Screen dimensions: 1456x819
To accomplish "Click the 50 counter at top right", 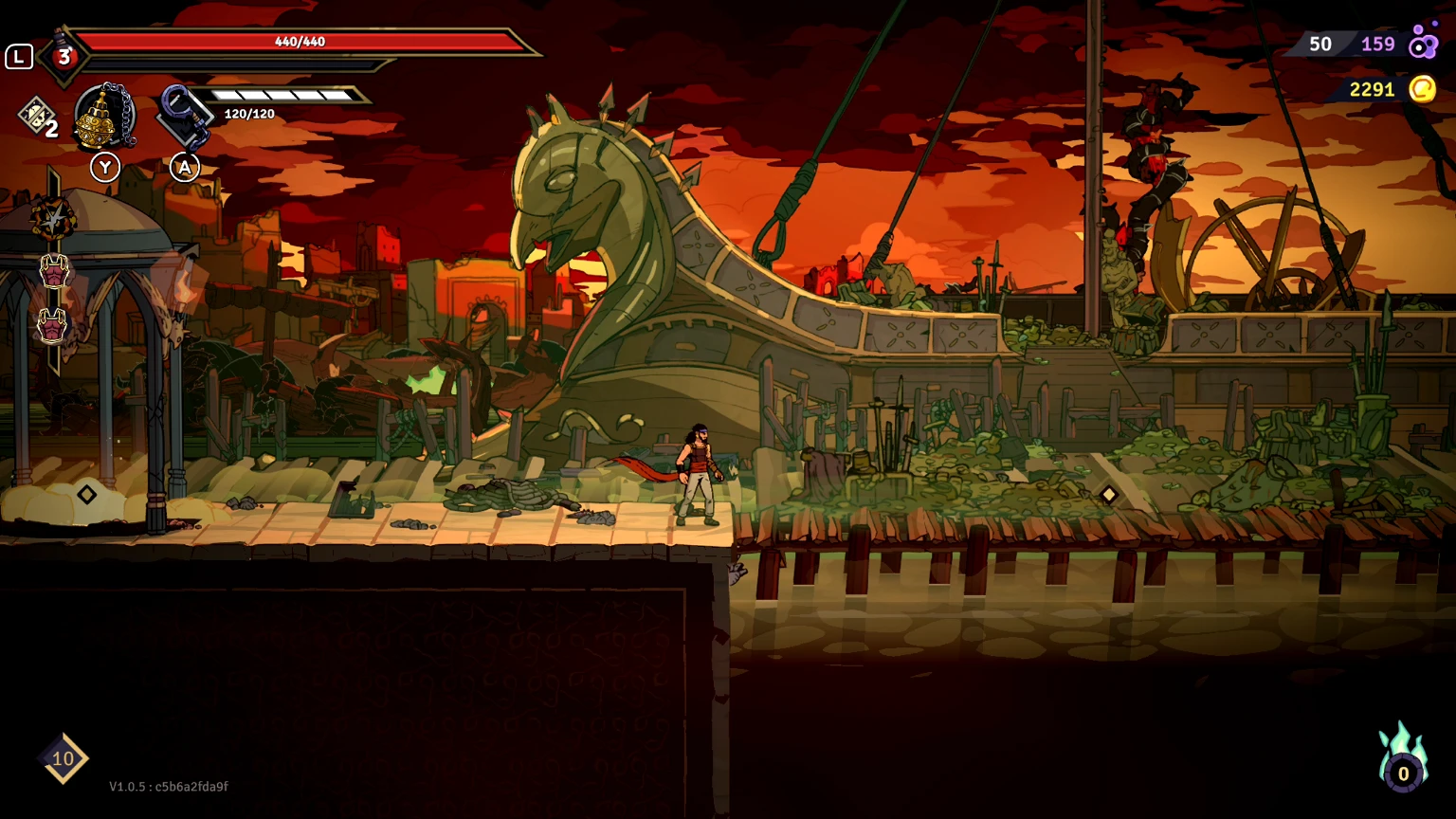I will coord(1320,44).
